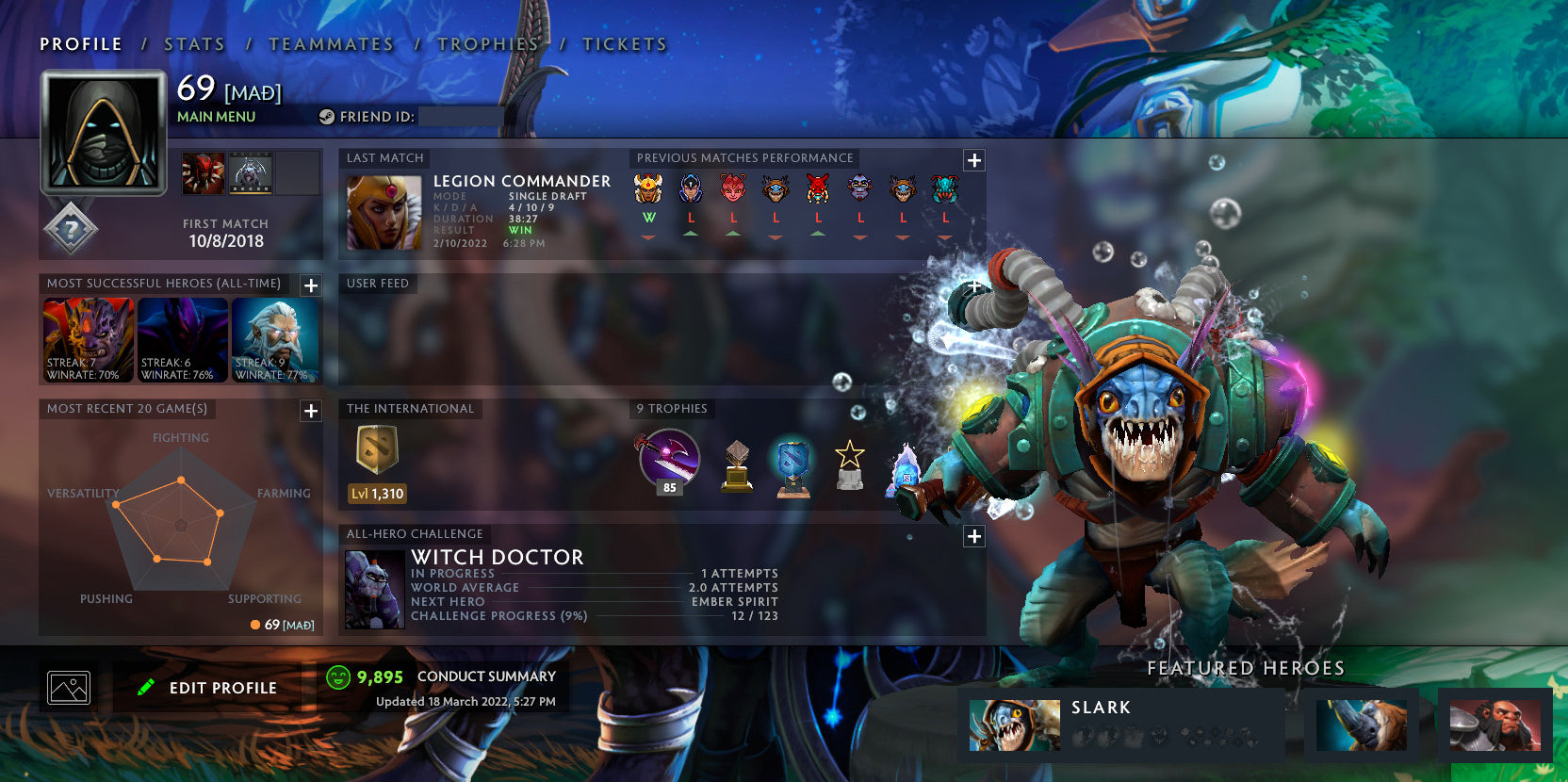Image resolution: width=1568 pixels, height=782 pixels.
Task: Select the Slark featured hero thumbnail
Action: [x=1014, y=724]
